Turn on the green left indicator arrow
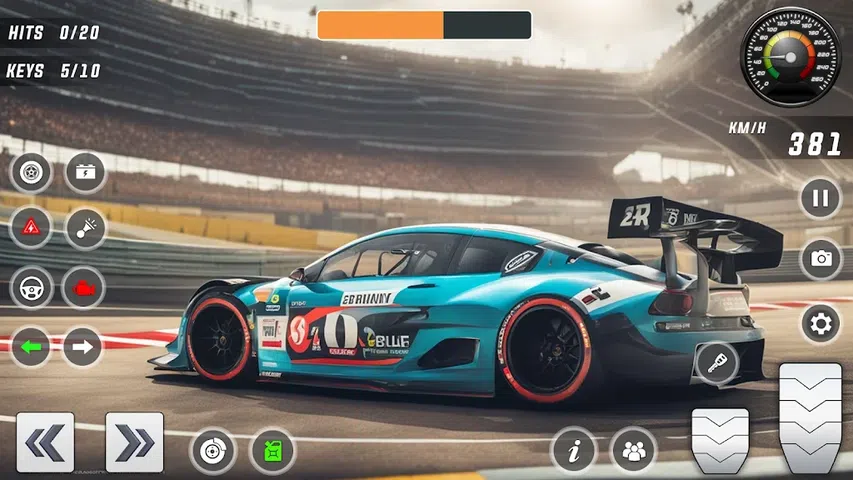853x480 pixels. 31,347
